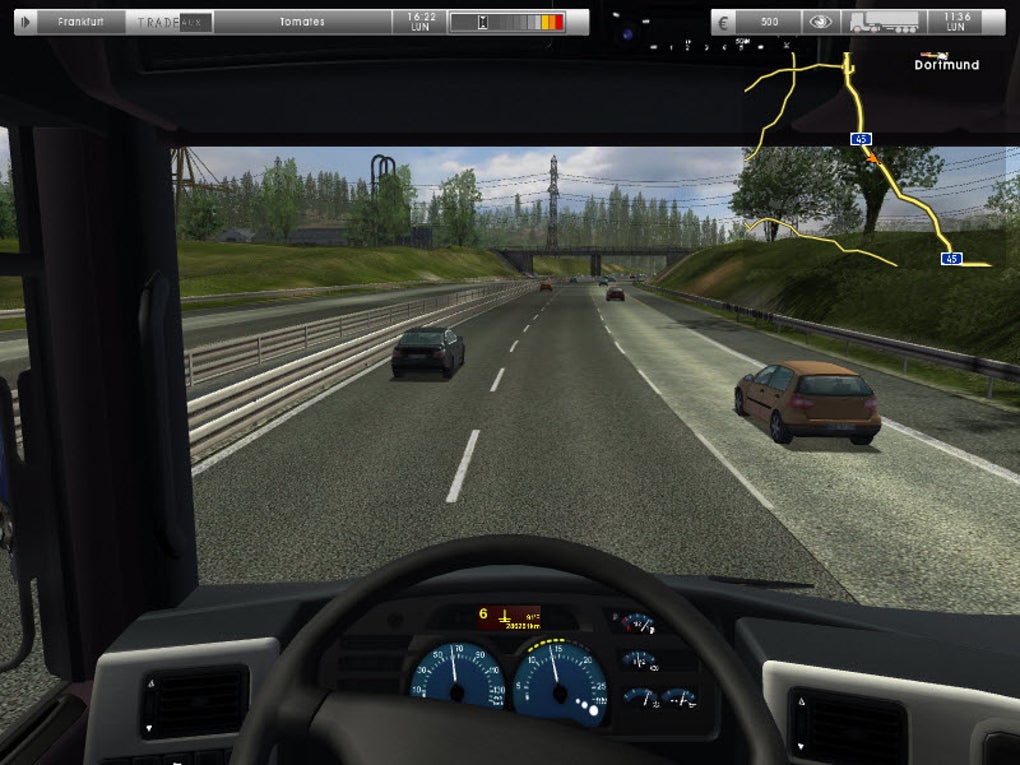Toggle the eye icon in the status bar

point(820,22)
